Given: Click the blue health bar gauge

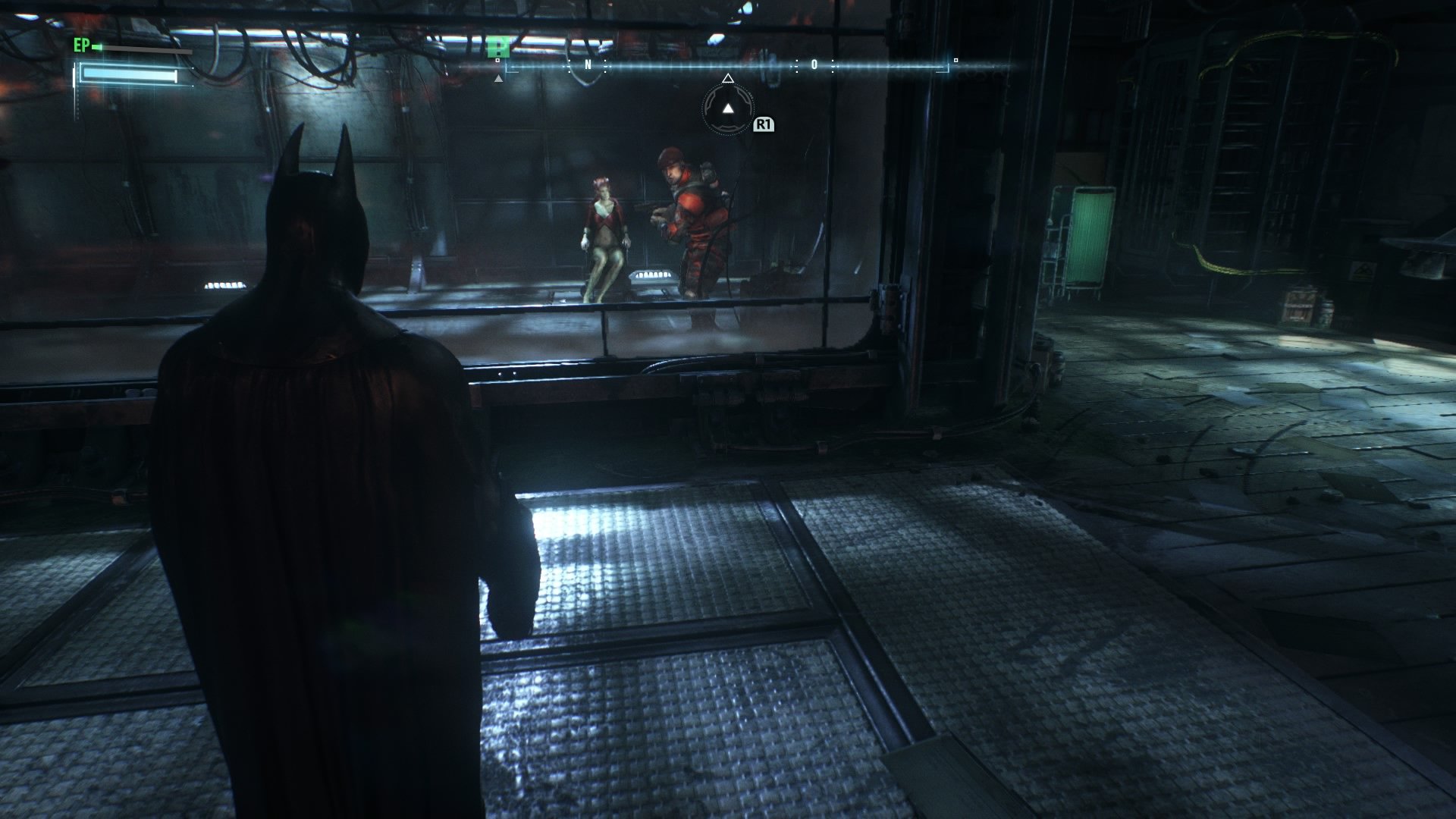Looking at the screenshot, I should coord(129,74).
